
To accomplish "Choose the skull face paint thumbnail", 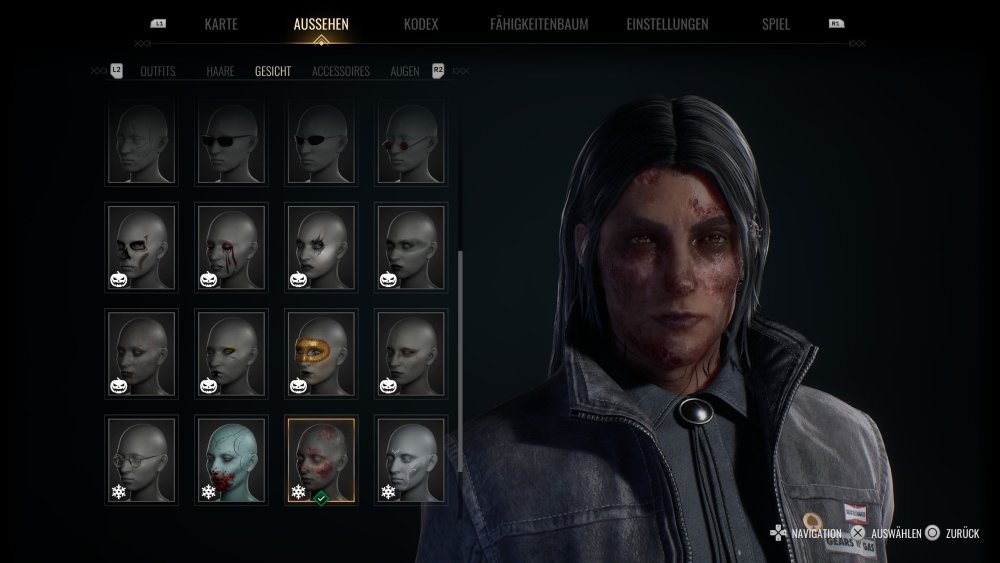I will [141, 248].
